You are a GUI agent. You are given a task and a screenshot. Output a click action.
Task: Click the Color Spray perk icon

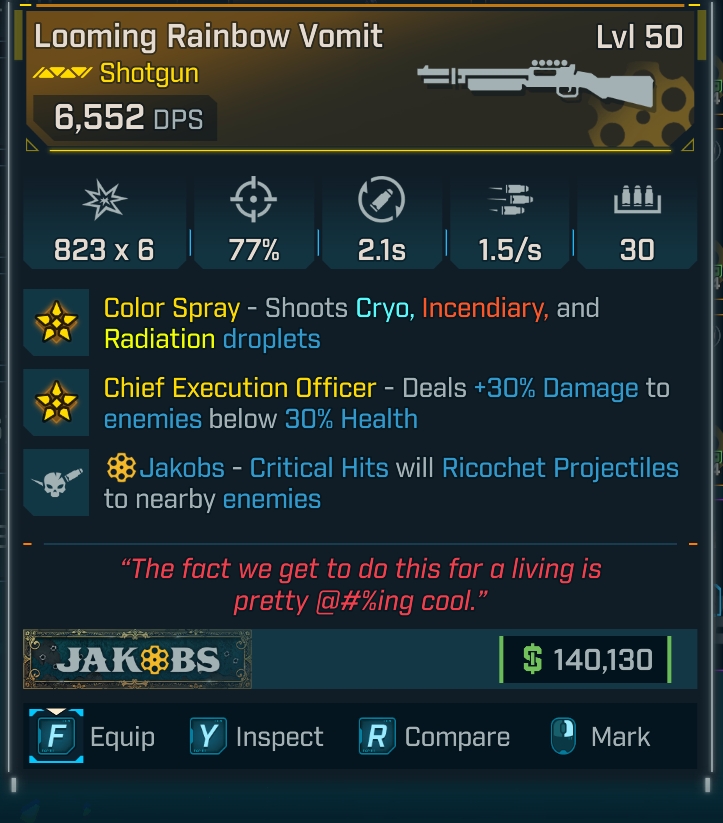55,323
